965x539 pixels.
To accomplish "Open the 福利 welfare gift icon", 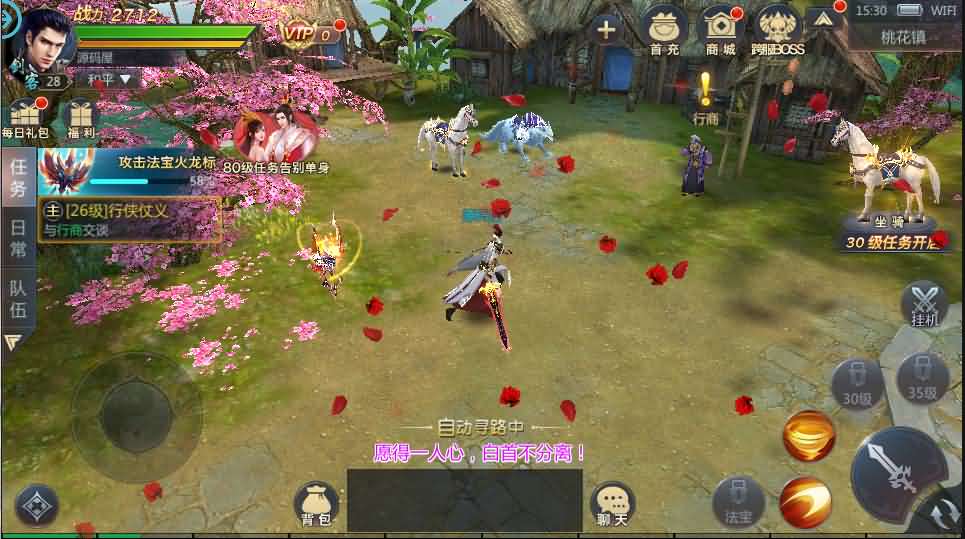I will click(x=81, y=118).
